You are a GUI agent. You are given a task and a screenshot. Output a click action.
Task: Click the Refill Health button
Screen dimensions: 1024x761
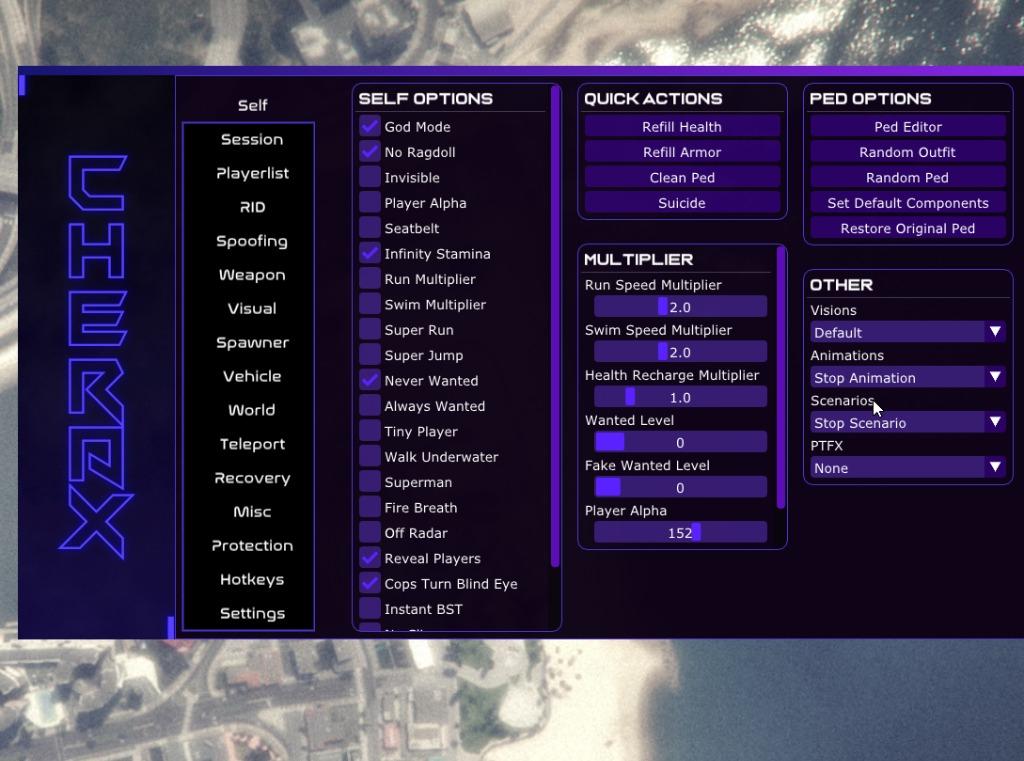coord(682,127)
